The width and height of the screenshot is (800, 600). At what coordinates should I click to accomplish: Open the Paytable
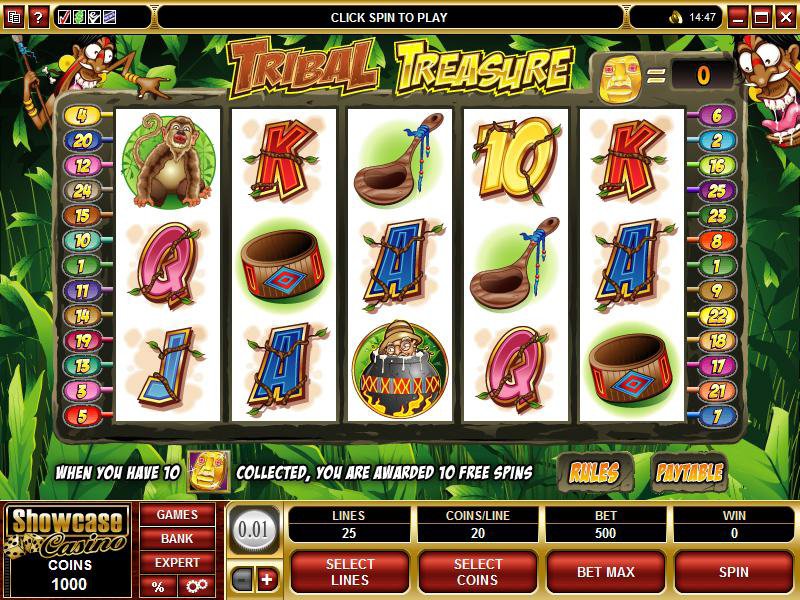(688, 472)
